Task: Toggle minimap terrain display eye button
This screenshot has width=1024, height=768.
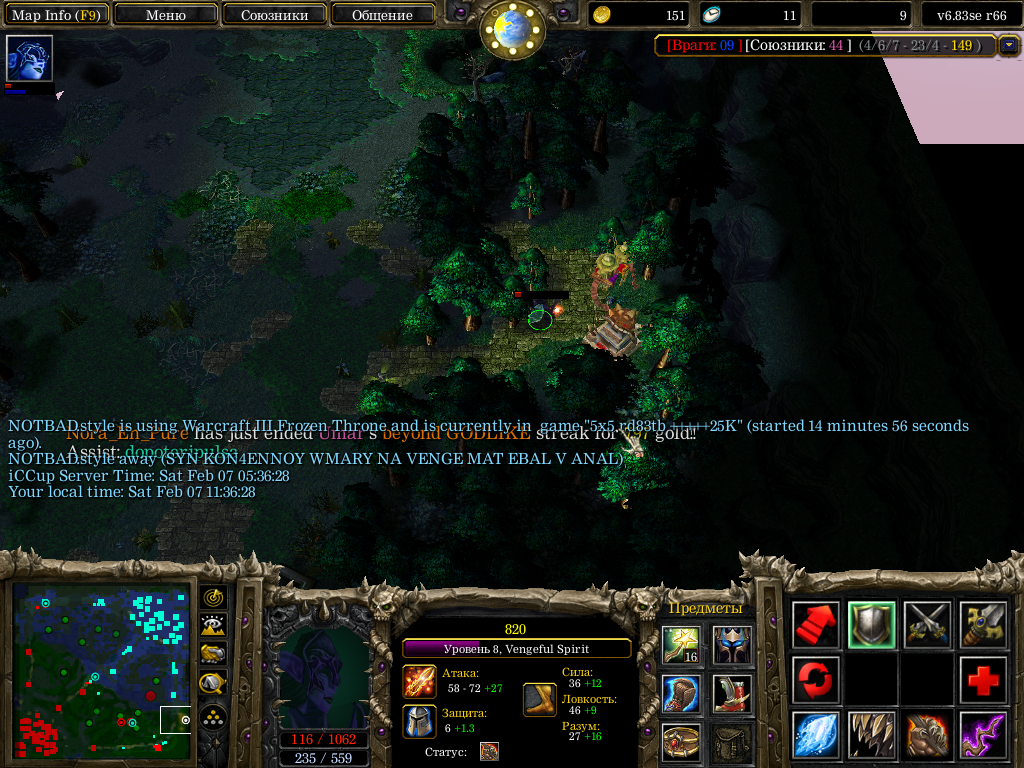Action: pos(213,626)
